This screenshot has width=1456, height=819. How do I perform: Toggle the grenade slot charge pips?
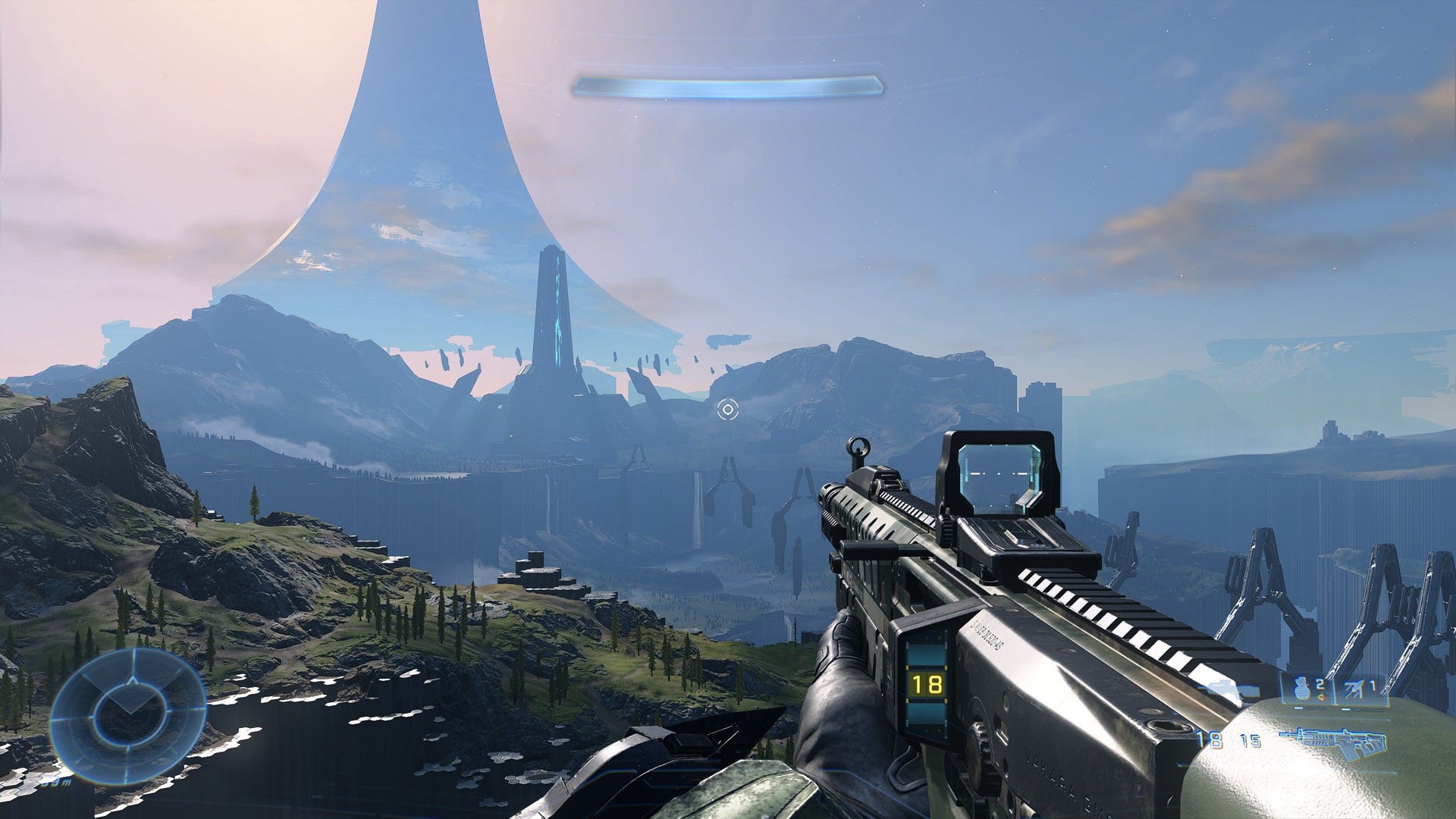pos(1308,708)
